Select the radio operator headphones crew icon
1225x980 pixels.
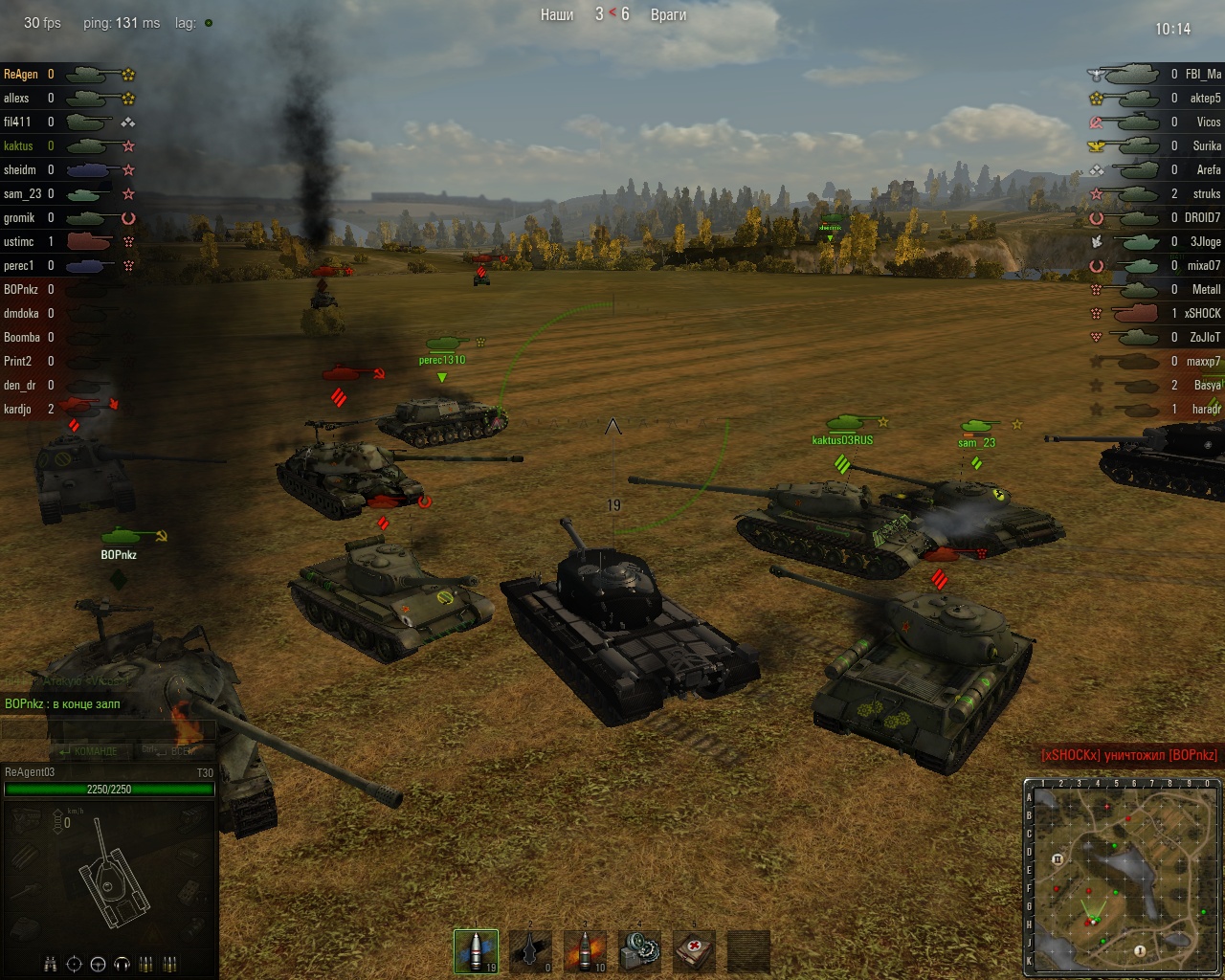pyautogui.click(x=122, y=964)
